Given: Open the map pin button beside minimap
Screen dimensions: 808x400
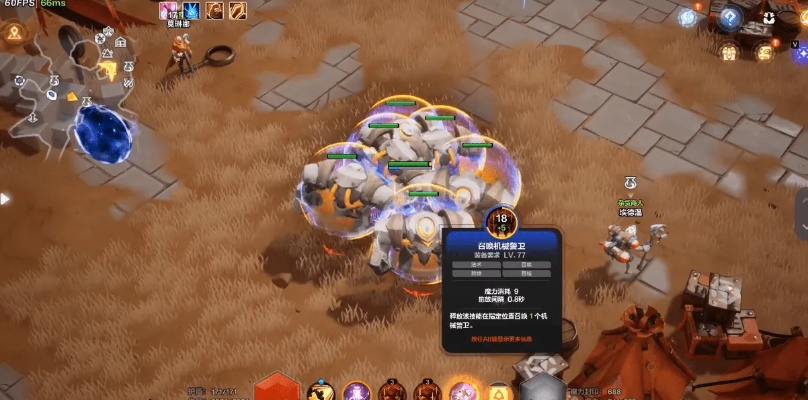Looking at the screenshot, I should 15,33.
